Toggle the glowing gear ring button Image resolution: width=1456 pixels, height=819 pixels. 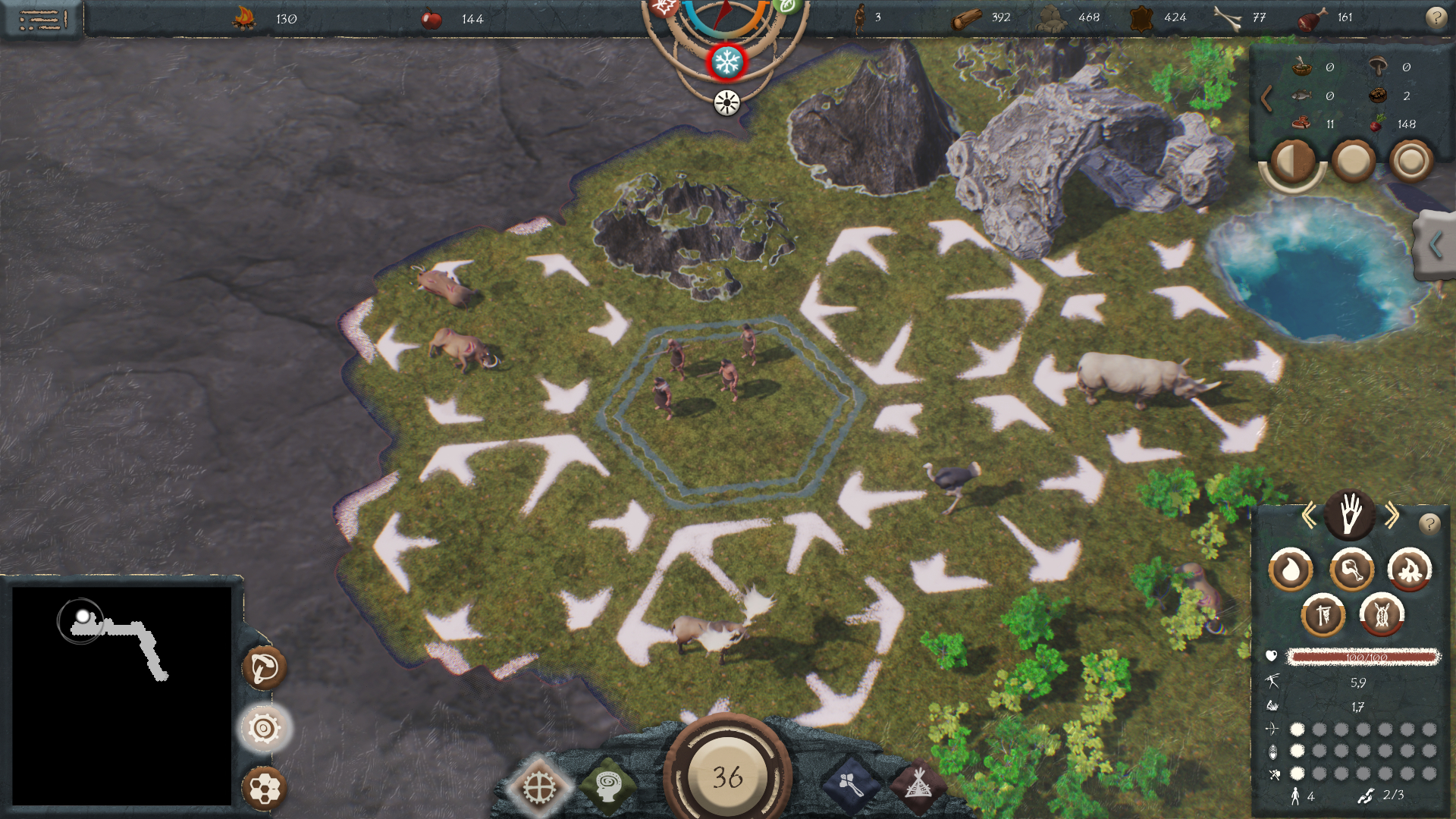[264, 729]
